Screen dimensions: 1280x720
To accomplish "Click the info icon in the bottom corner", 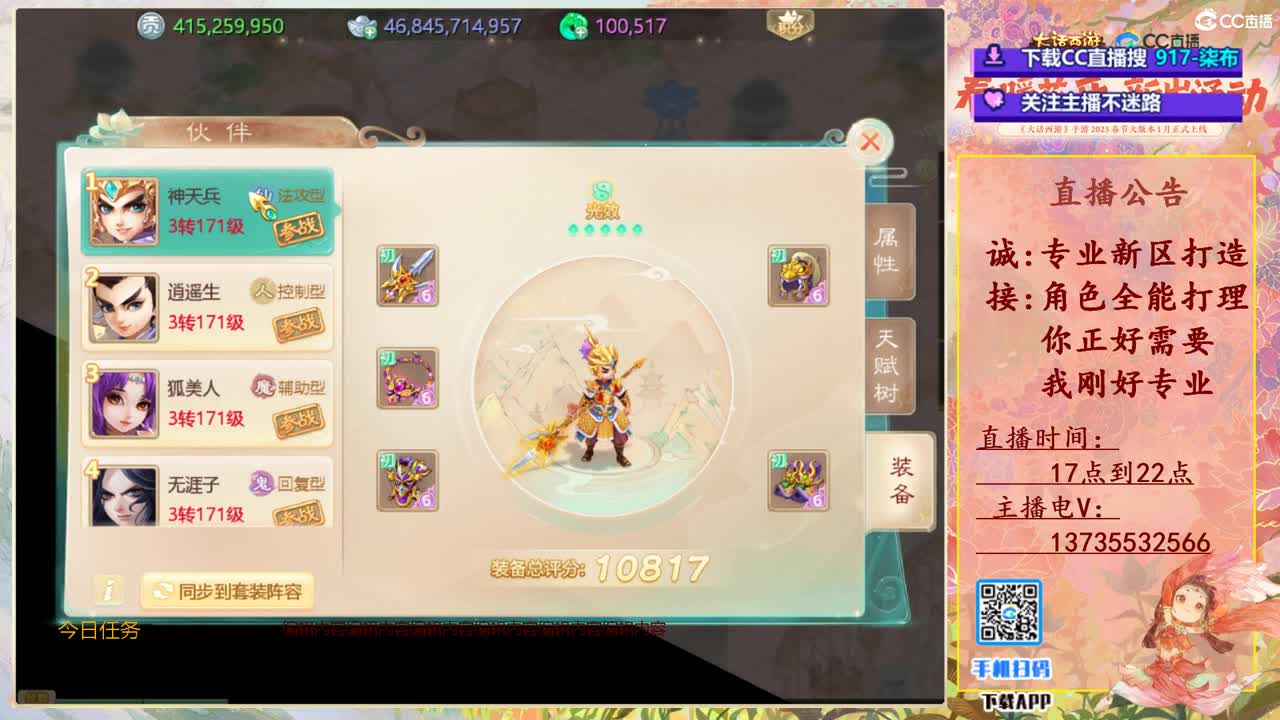I will coord(109,590).
